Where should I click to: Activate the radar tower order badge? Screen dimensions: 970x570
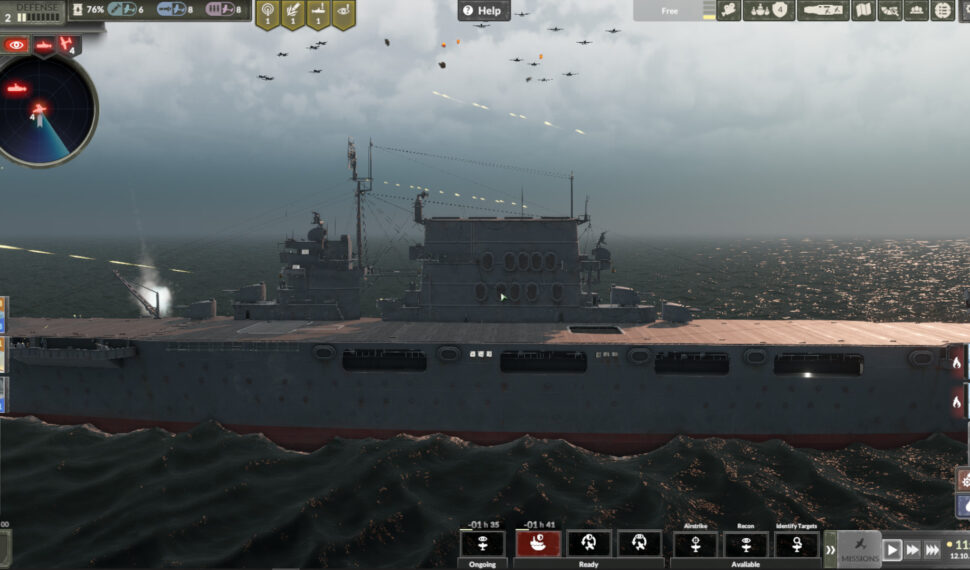[x=267, y=13]
